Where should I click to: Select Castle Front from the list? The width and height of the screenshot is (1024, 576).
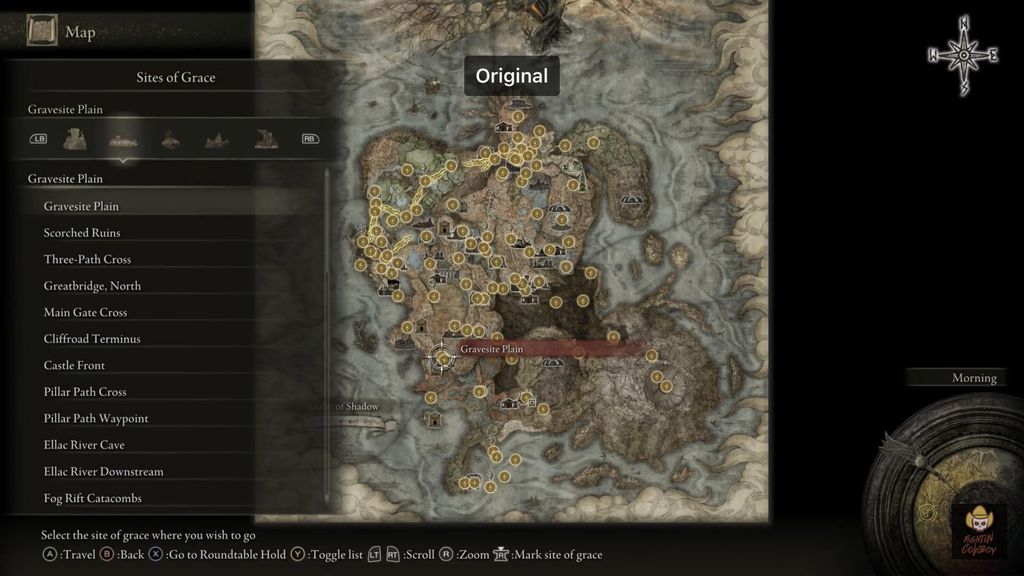pos(74,365)
